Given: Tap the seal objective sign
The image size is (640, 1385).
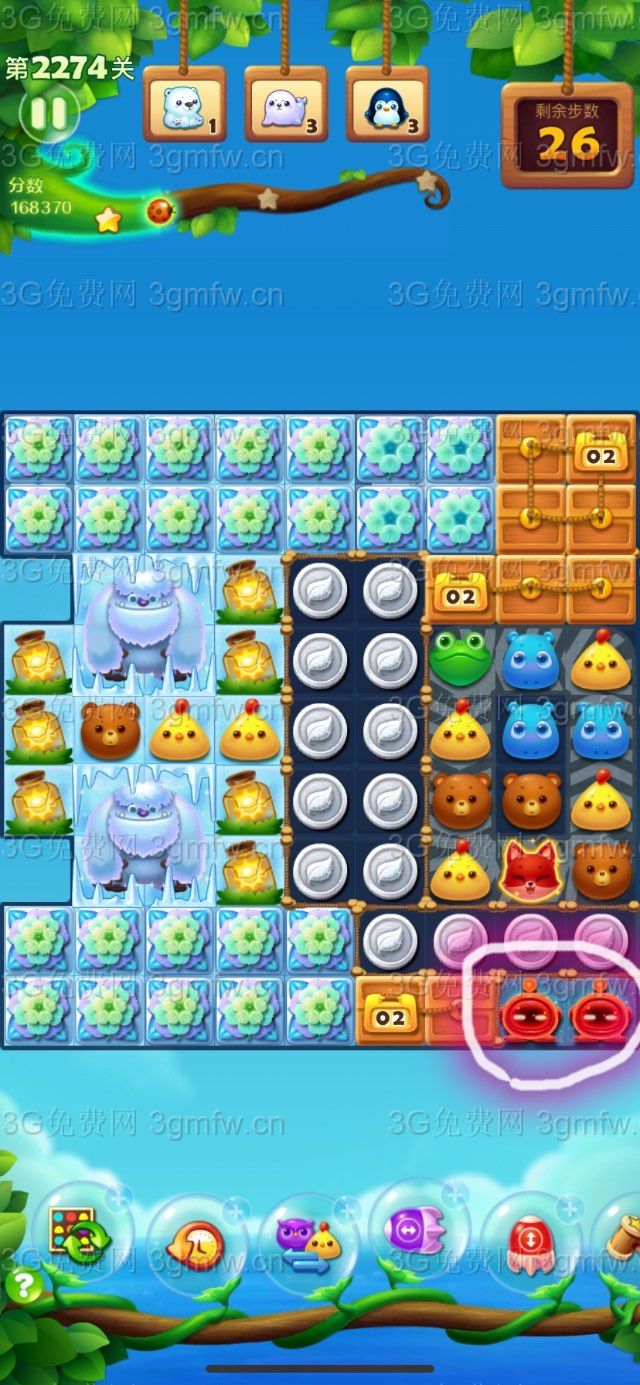Looking at the screenshot, I should pyautogui.click(x=286, y=106).
